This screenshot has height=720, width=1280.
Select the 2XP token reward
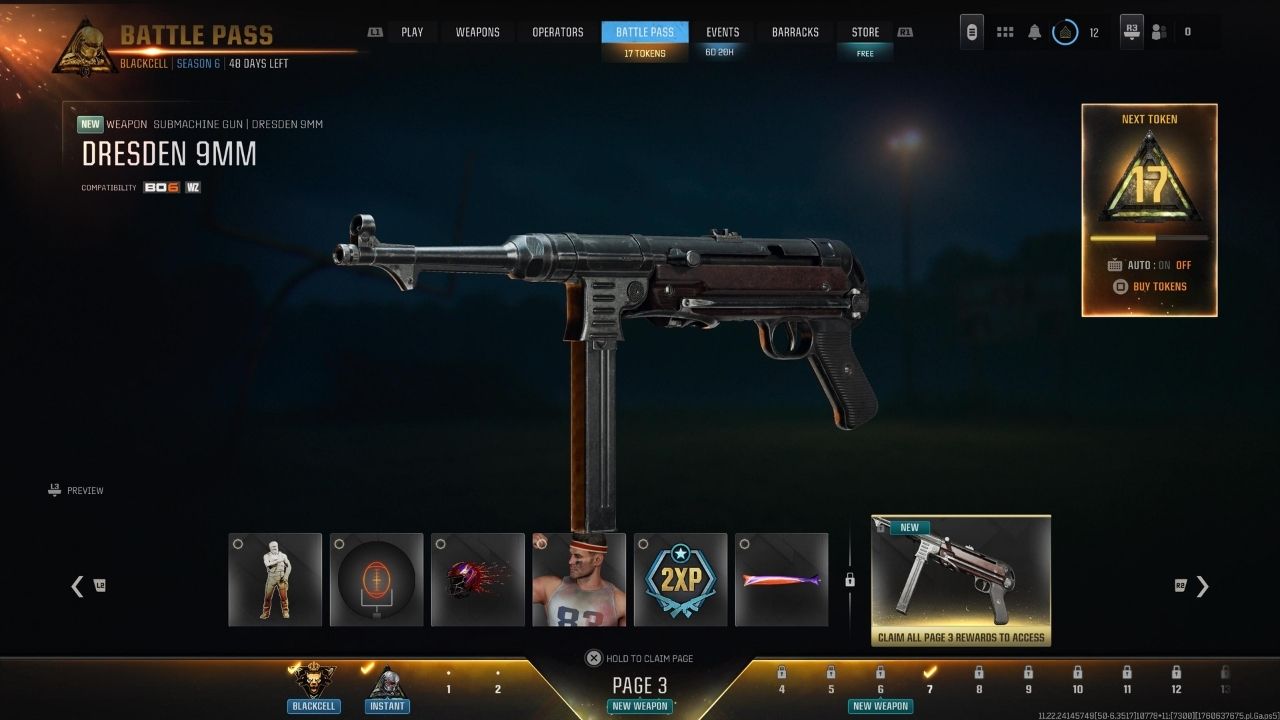coord(680,580)
